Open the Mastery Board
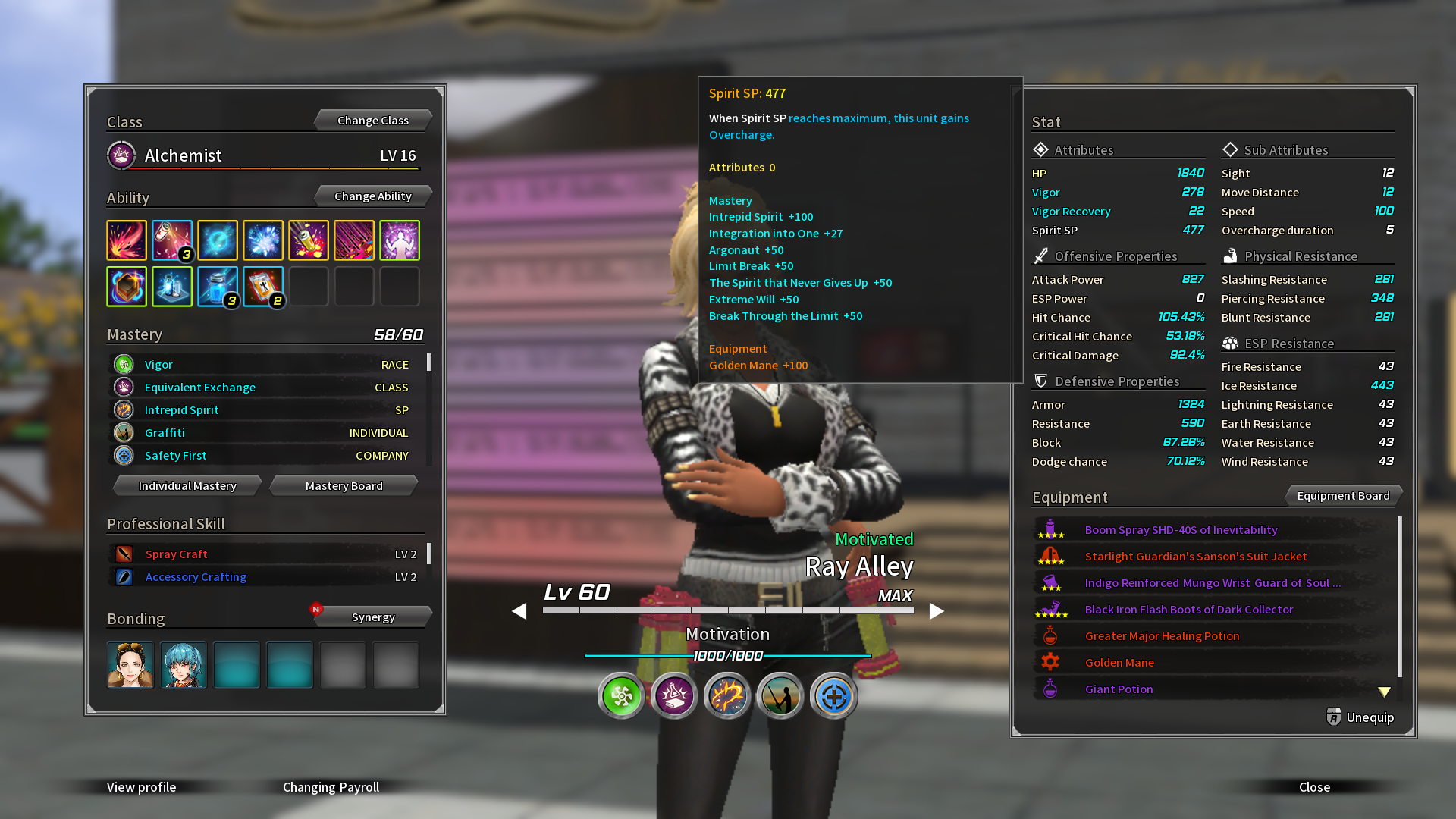The image size is (1456, 819). click(344, 486)
